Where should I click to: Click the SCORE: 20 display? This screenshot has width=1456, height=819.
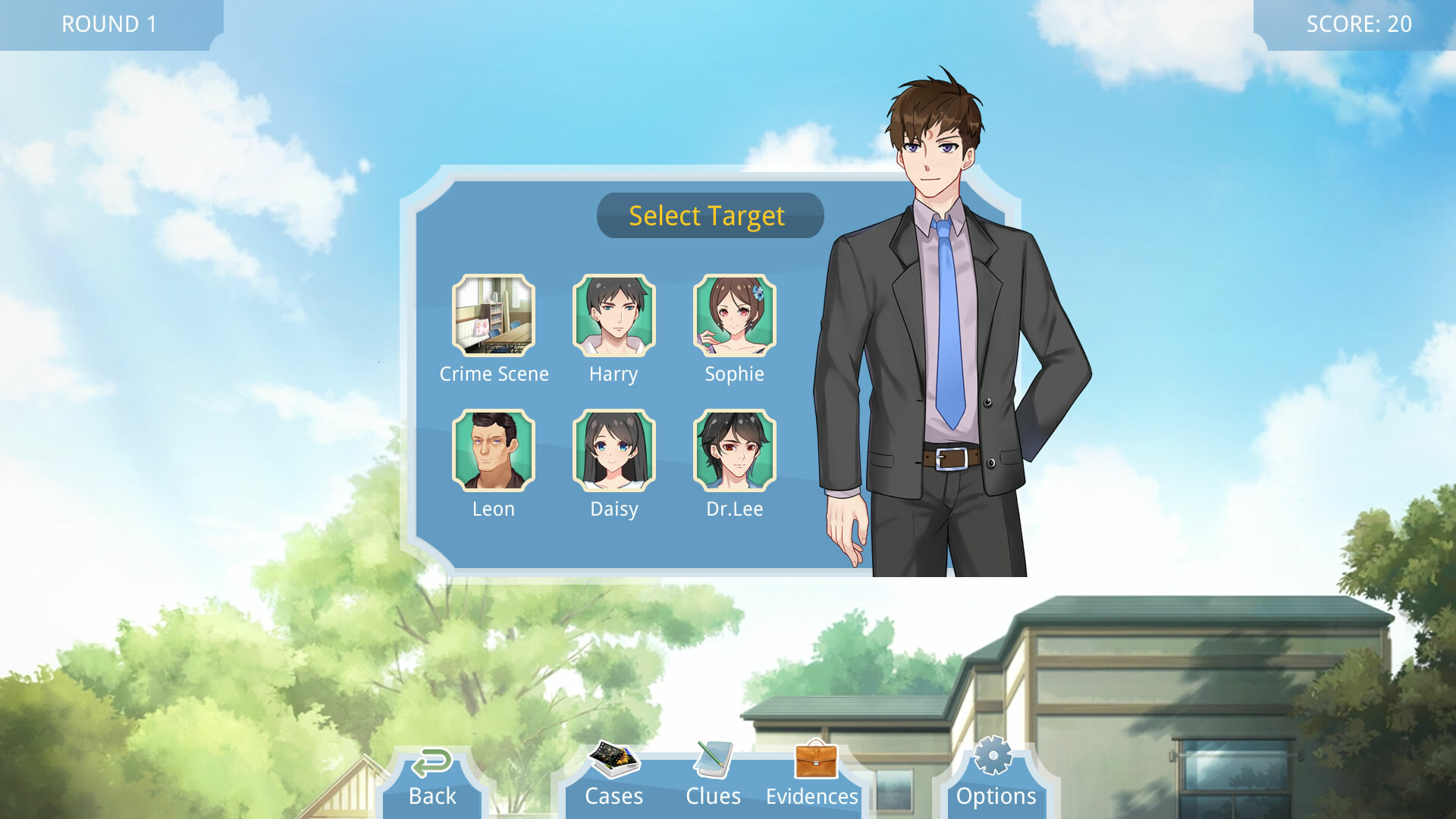(1358, 24)
